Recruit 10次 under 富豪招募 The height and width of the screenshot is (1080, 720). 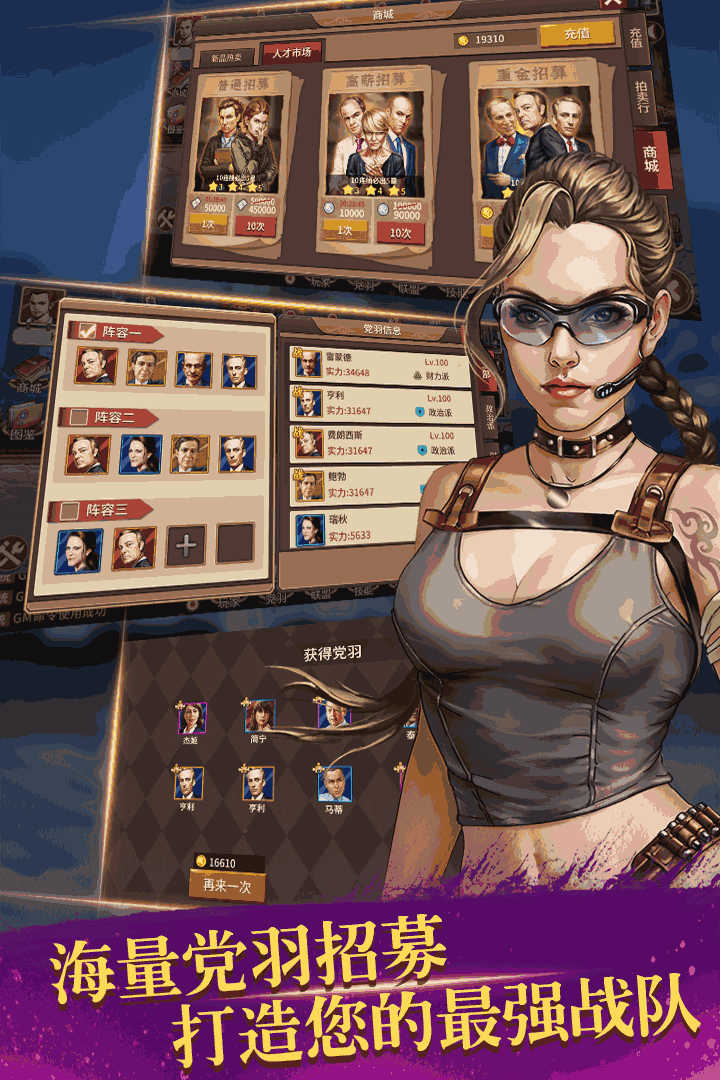[x=400, y=234]
